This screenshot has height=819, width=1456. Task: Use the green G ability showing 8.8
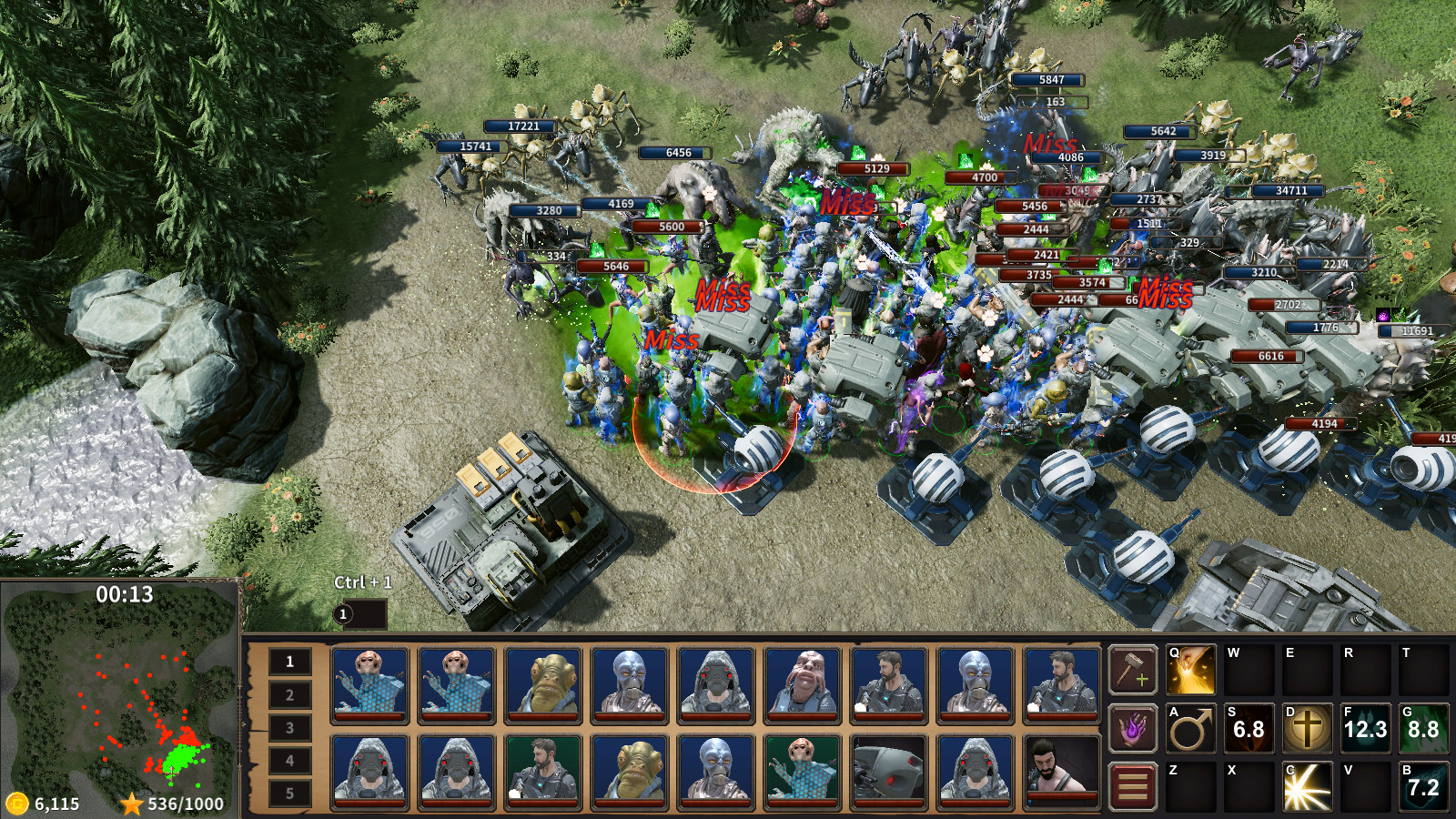point(1425,729)
